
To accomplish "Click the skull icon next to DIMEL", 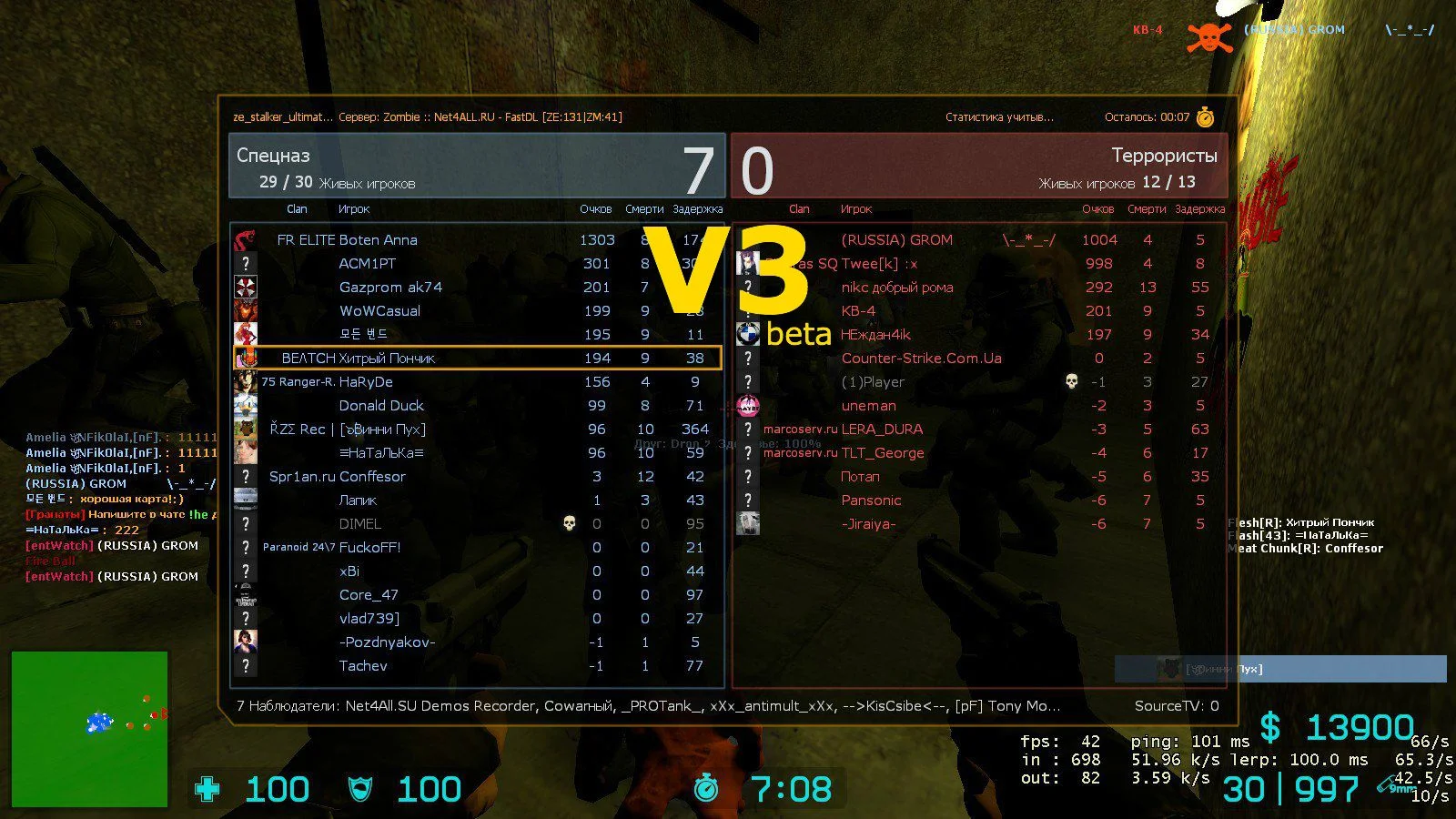I will point(569,523).
